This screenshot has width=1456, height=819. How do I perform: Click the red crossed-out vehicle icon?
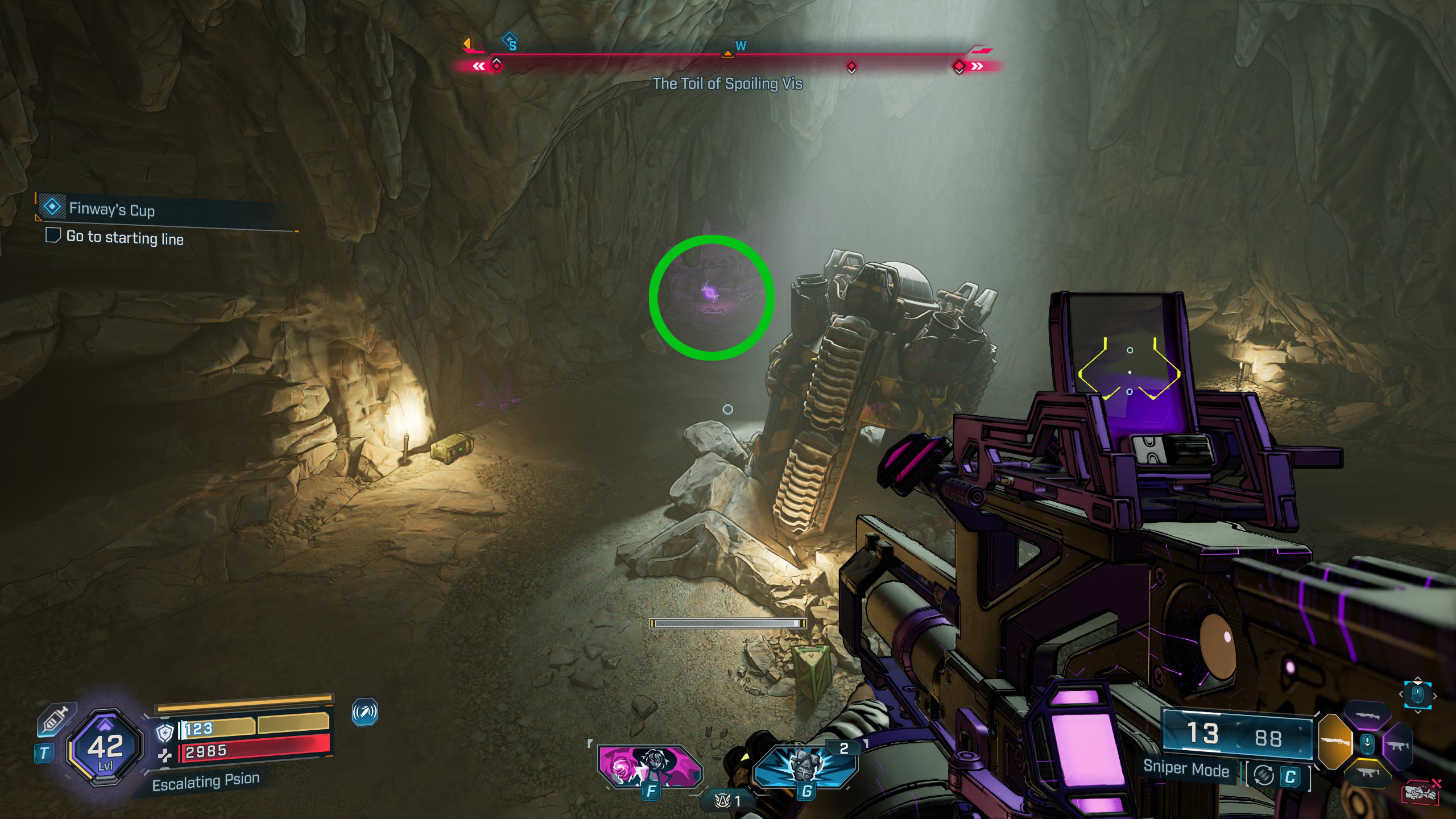pos(1421,792)
